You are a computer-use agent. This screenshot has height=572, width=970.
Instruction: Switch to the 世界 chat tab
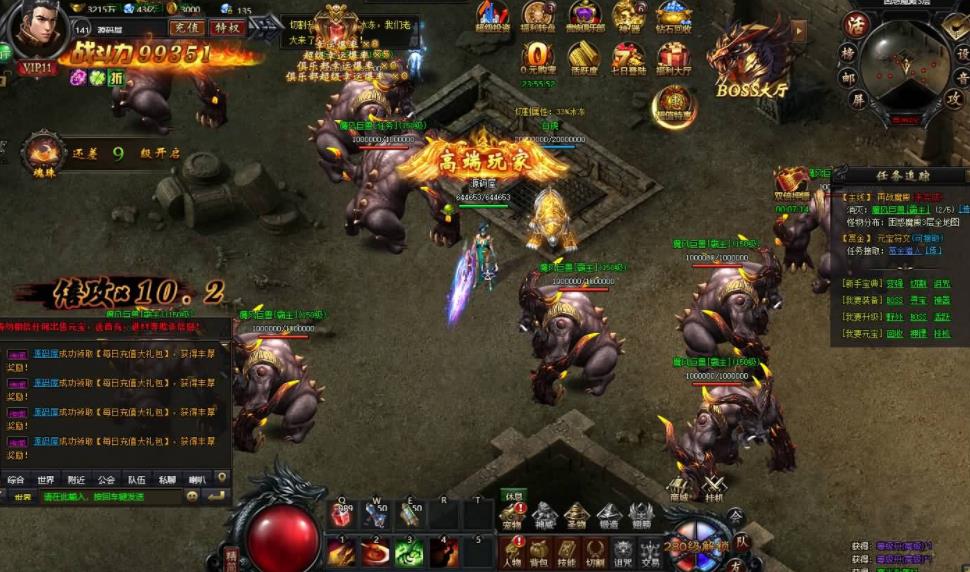coord(46,479)
